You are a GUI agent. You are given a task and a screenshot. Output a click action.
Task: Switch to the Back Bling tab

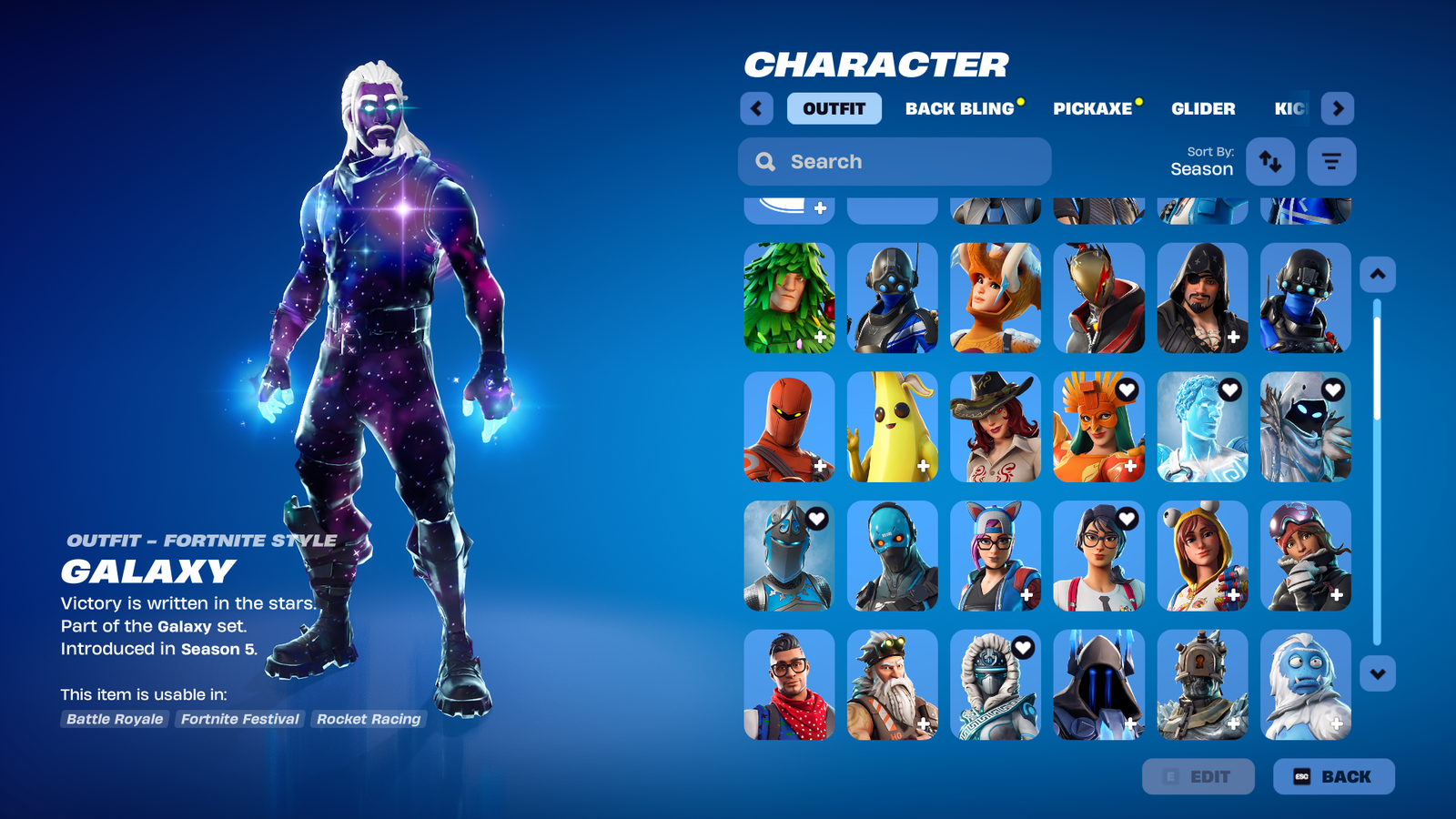coord(959,108)
